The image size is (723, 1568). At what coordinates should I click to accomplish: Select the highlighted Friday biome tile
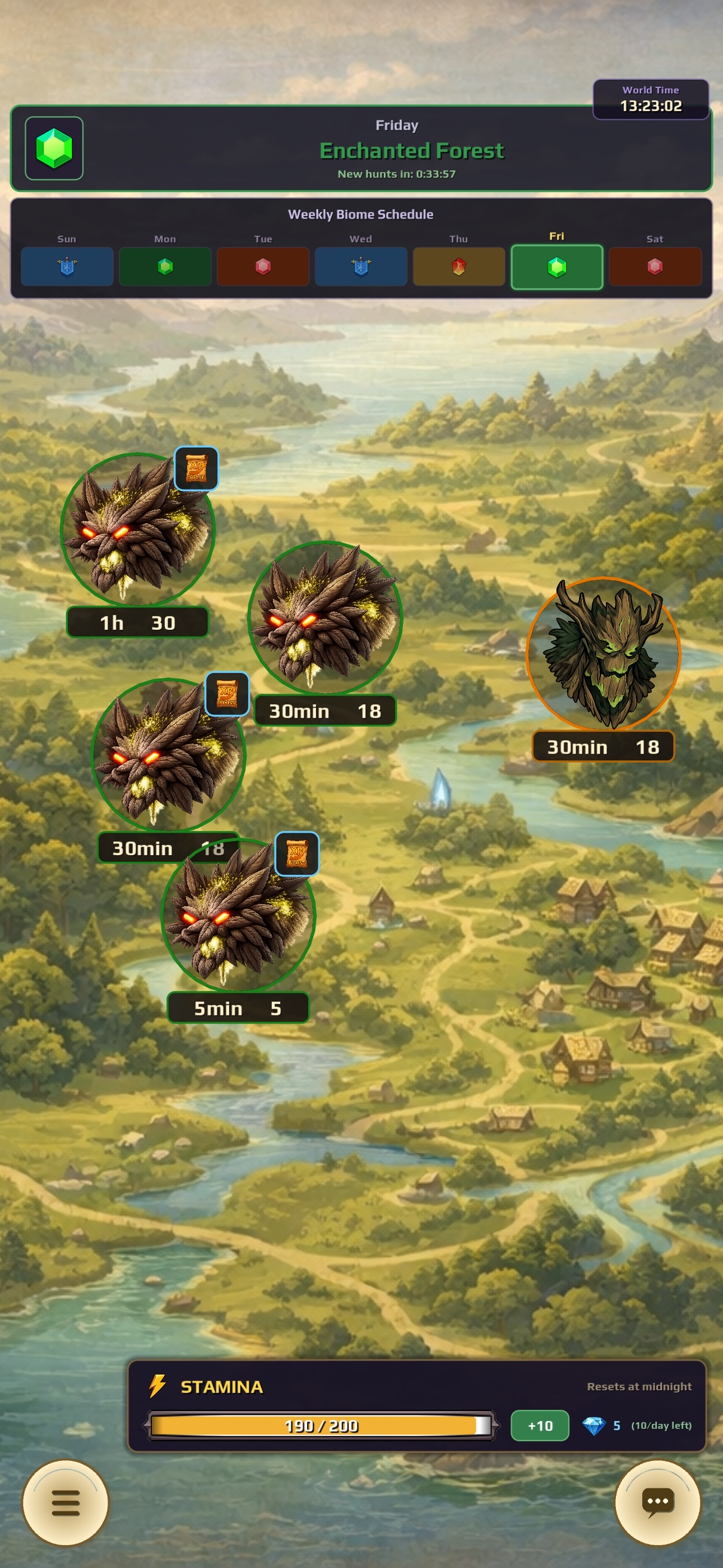pos(557,267)
